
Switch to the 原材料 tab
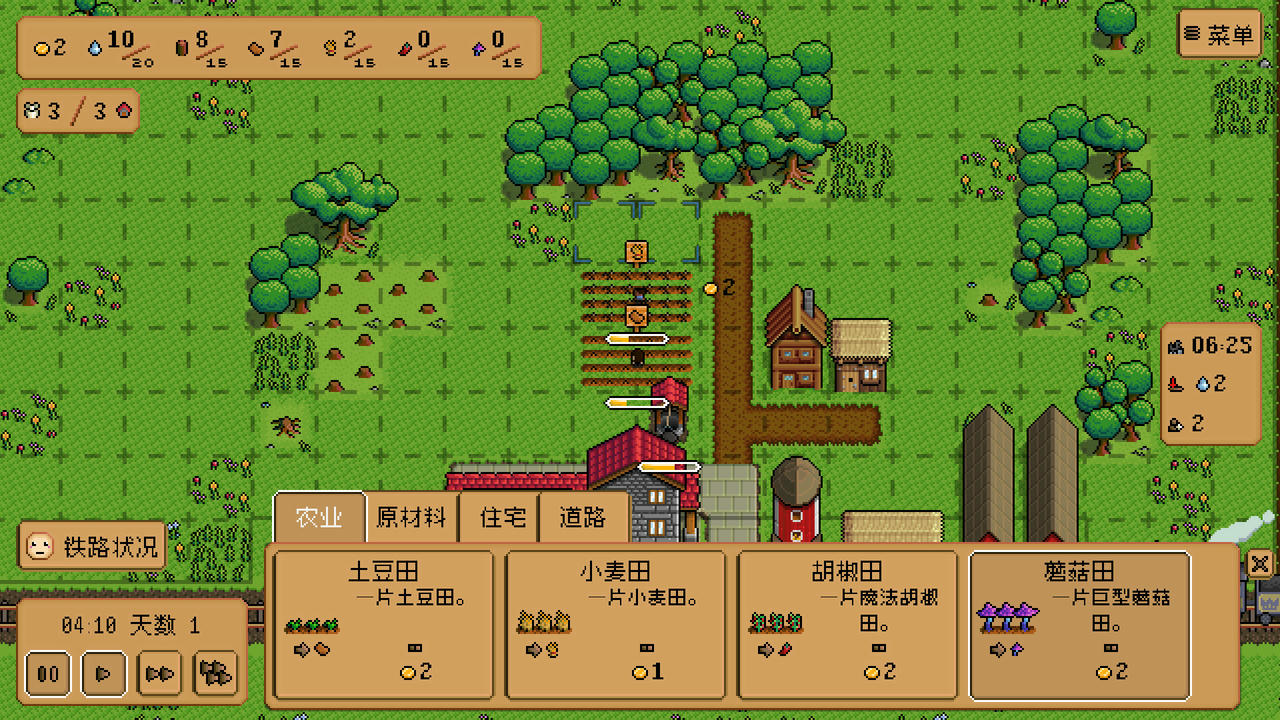point(410,517)
